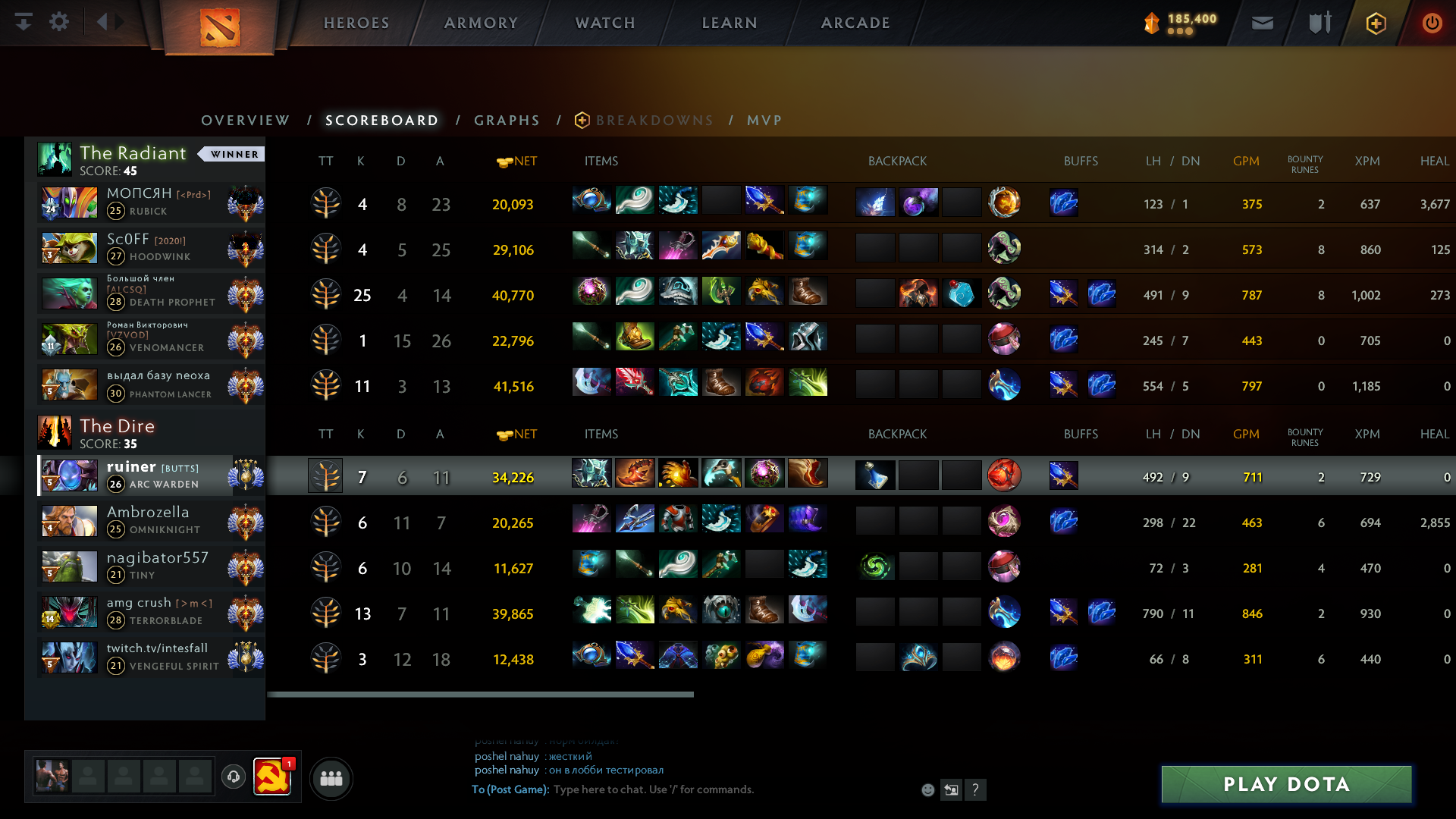Open the settings gear icon
Screen dimensions: 1456x819
[x=59, y=22]
